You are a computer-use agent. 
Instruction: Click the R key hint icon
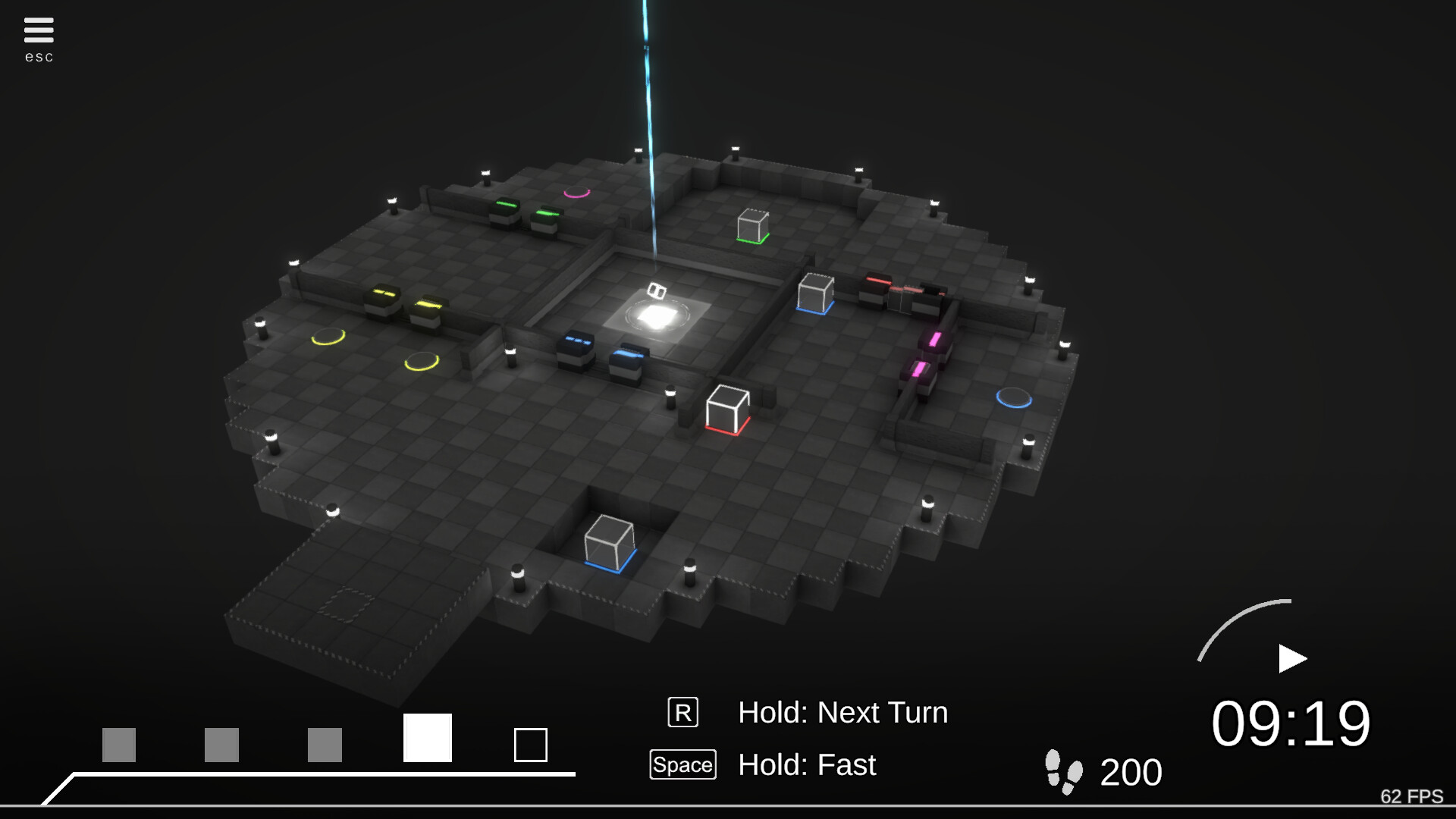click(683, 712)
